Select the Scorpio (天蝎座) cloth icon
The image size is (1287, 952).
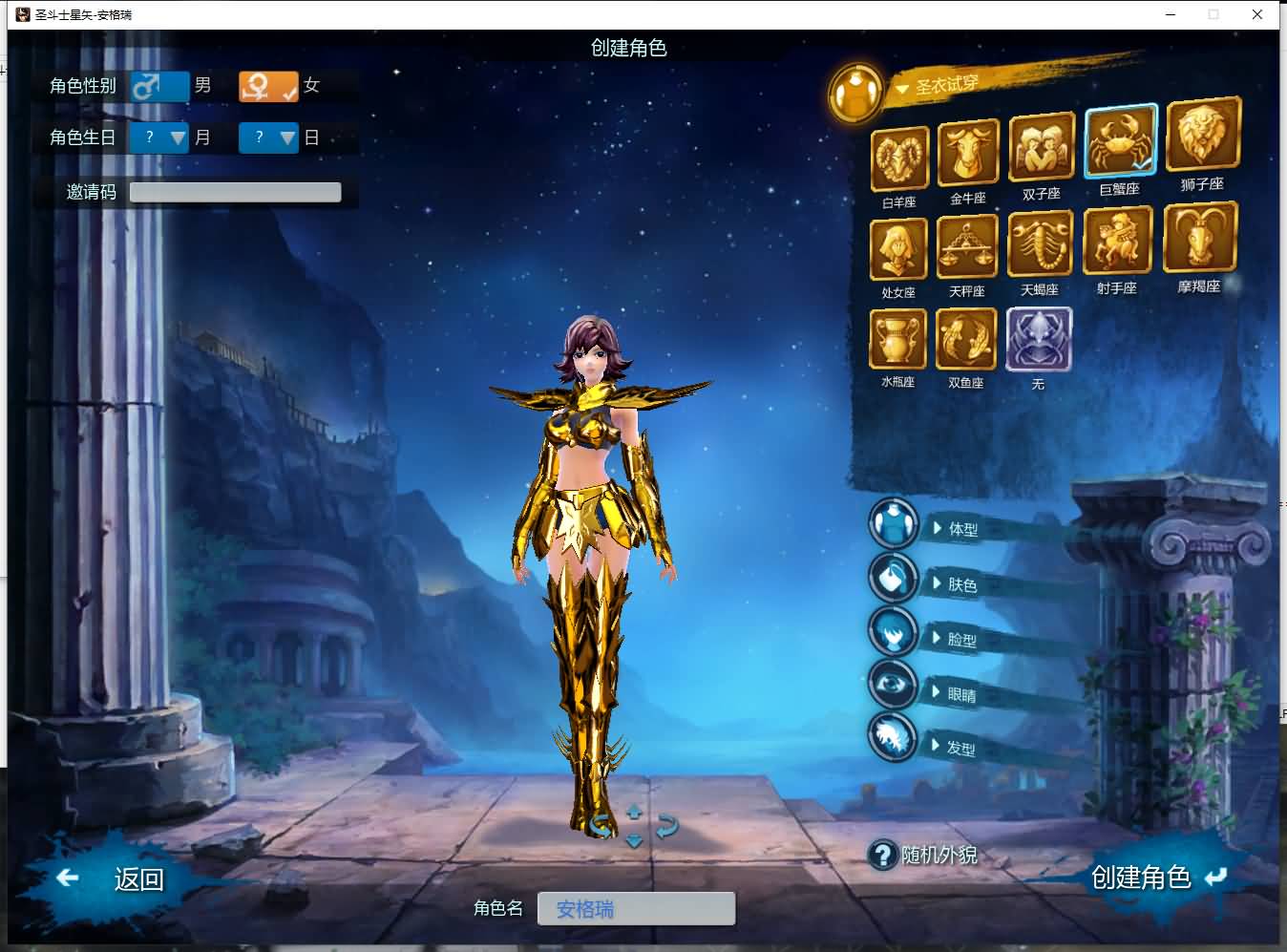click(1040, 244)
